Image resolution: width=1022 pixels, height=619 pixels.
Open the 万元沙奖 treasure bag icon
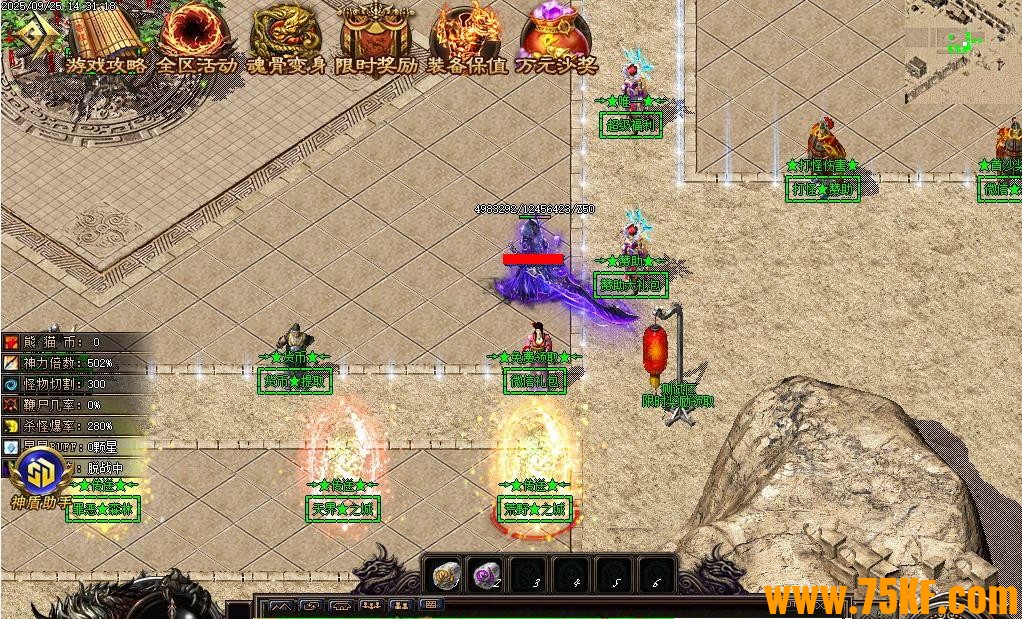556,35
